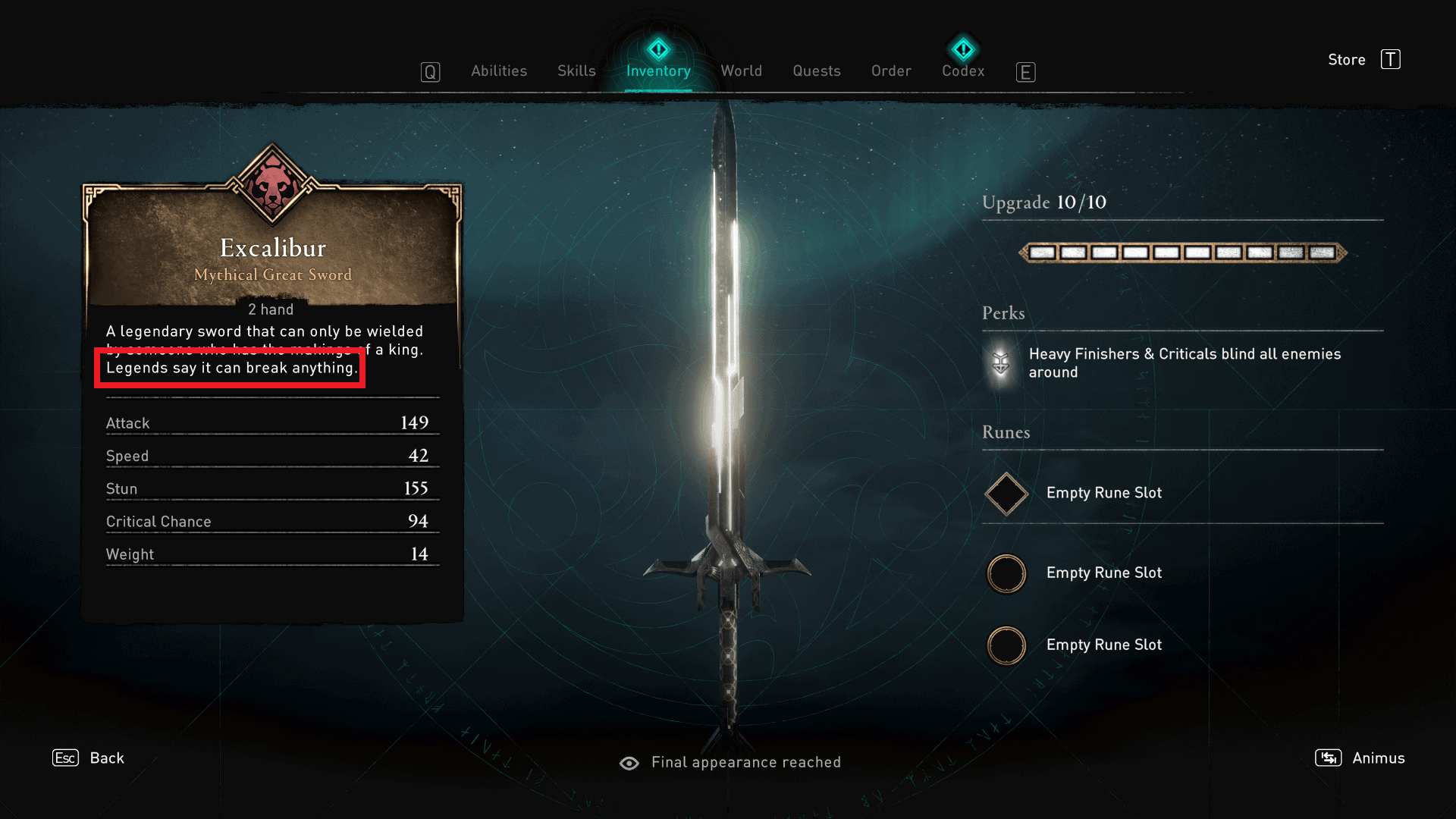Image resolution: width=1456 pixels, height=819 pixels.
Task: Select the World menu item
Action: 741,71
